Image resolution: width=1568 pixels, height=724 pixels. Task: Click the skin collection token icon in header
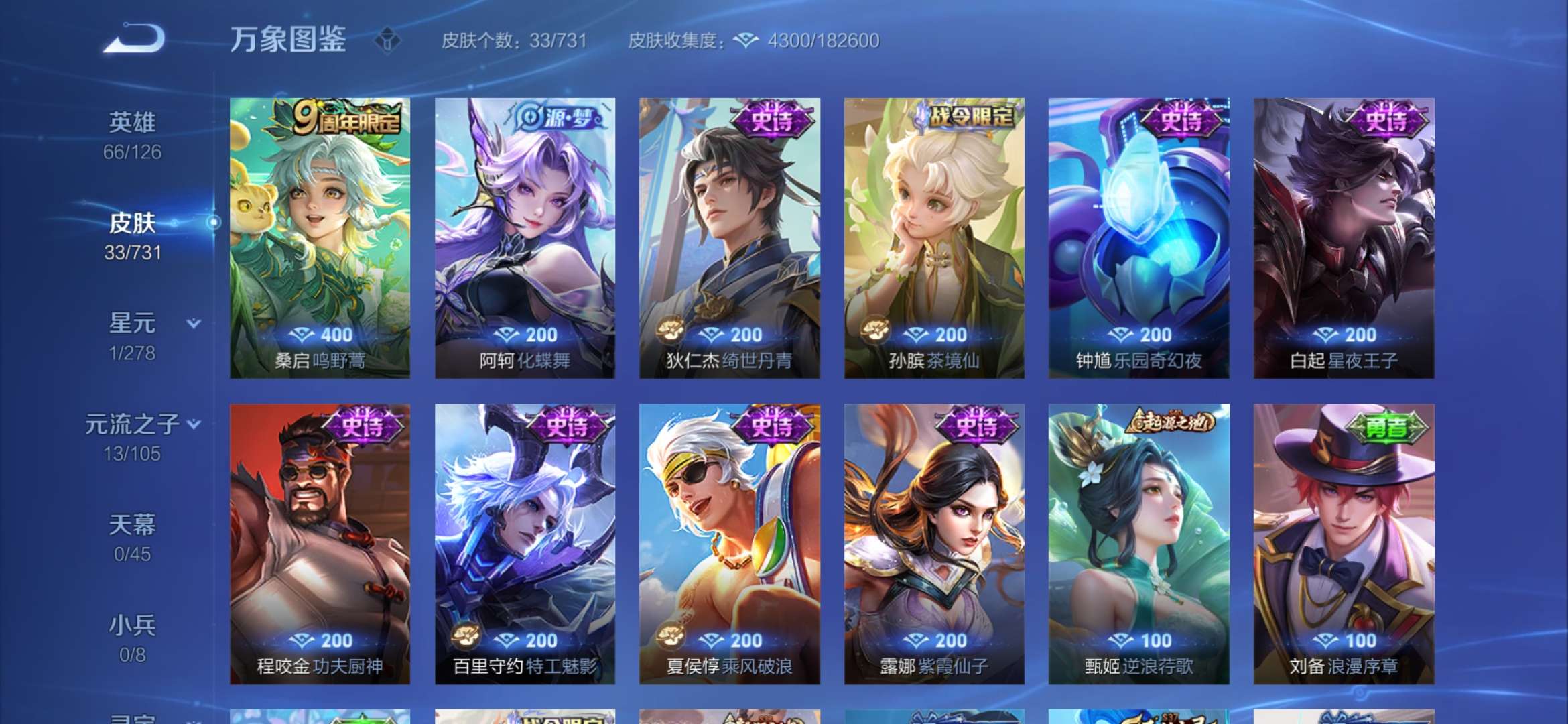[746, 41]
